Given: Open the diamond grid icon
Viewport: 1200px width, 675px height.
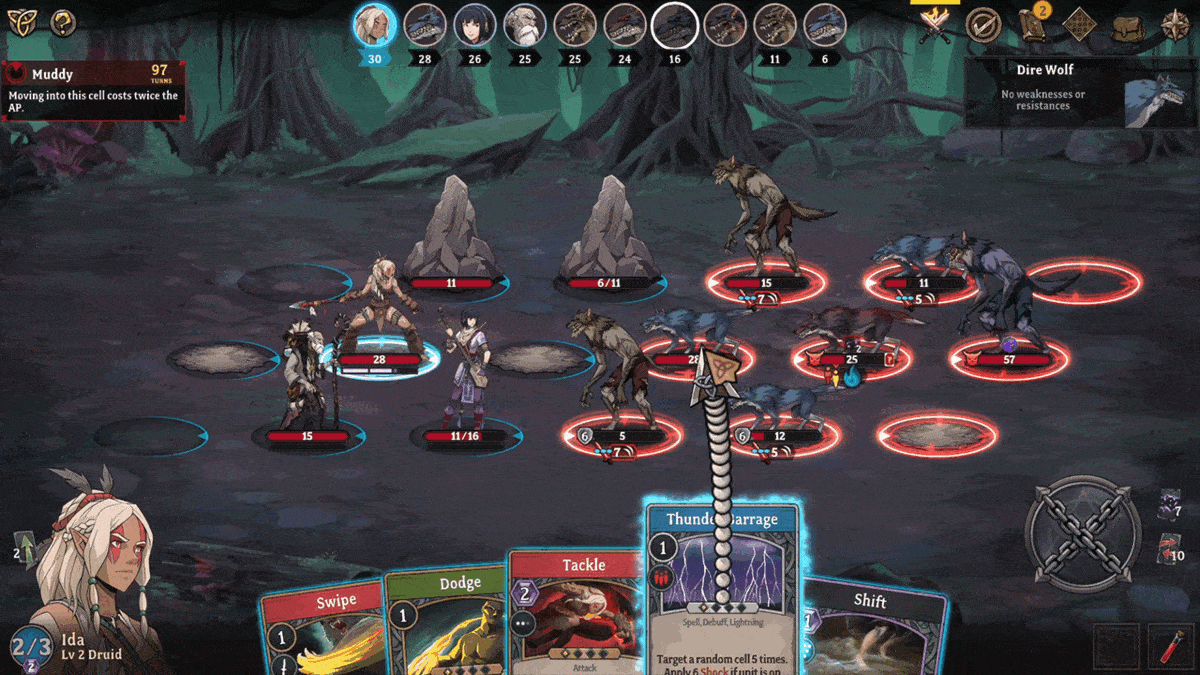Looking at the screenshot, I should pyautogui.click(x=1080, y=25).
